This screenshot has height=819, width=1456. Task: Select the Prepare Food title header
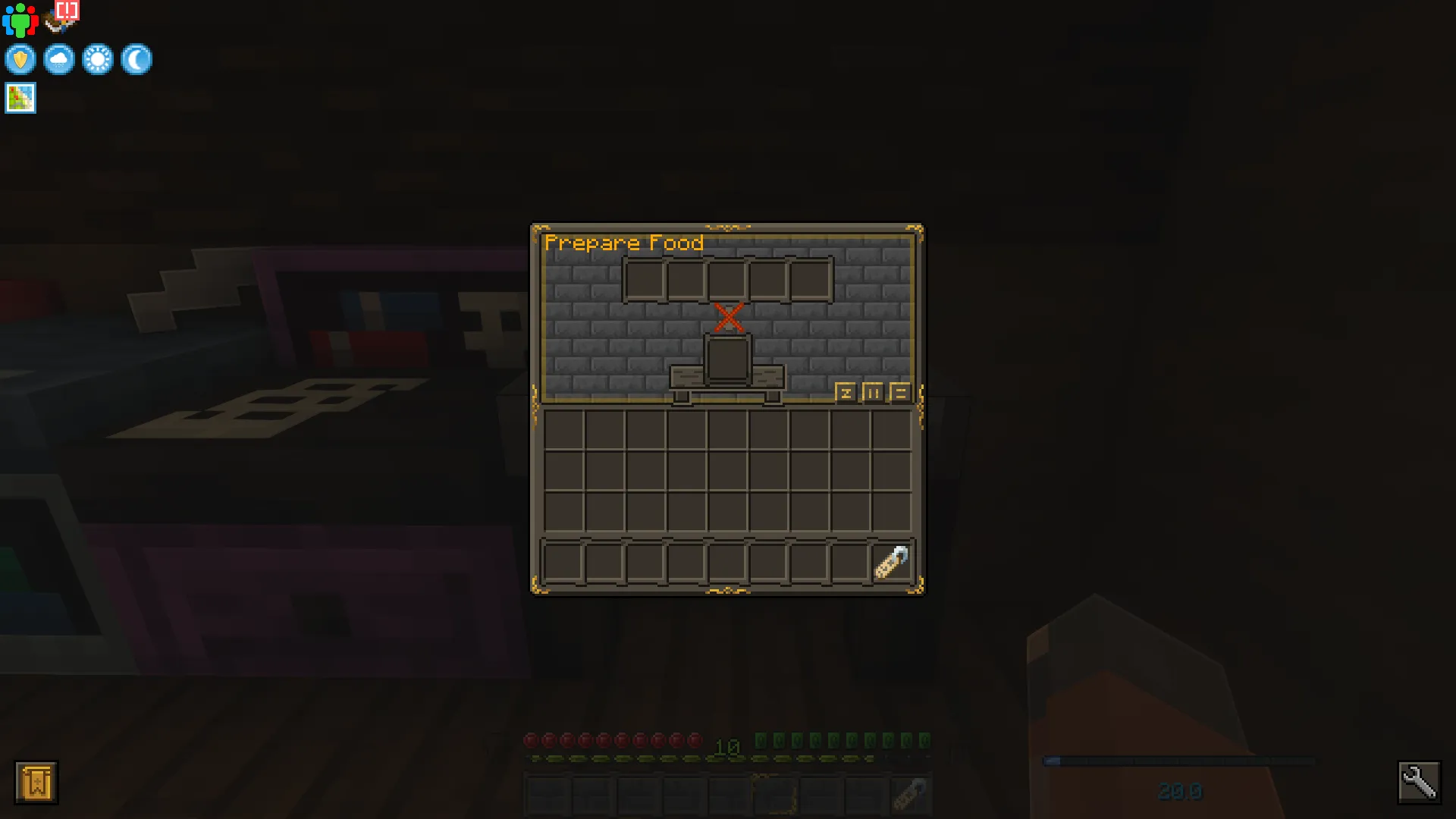[x=624, y=243]
